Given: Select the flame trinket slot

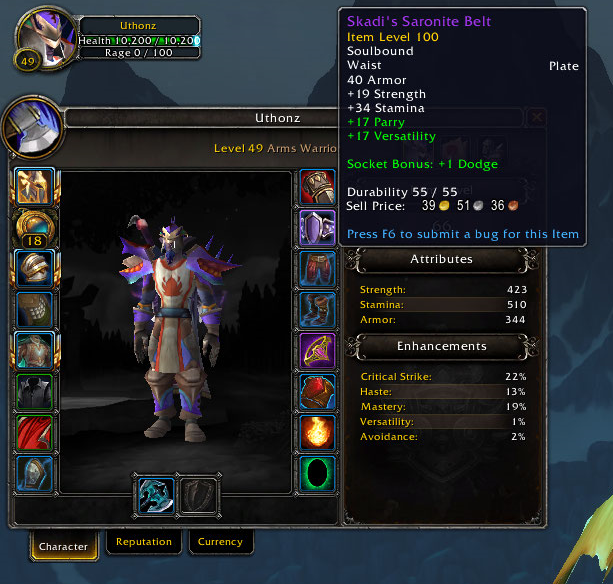Looking at the screenshot, I should [318, 433].
